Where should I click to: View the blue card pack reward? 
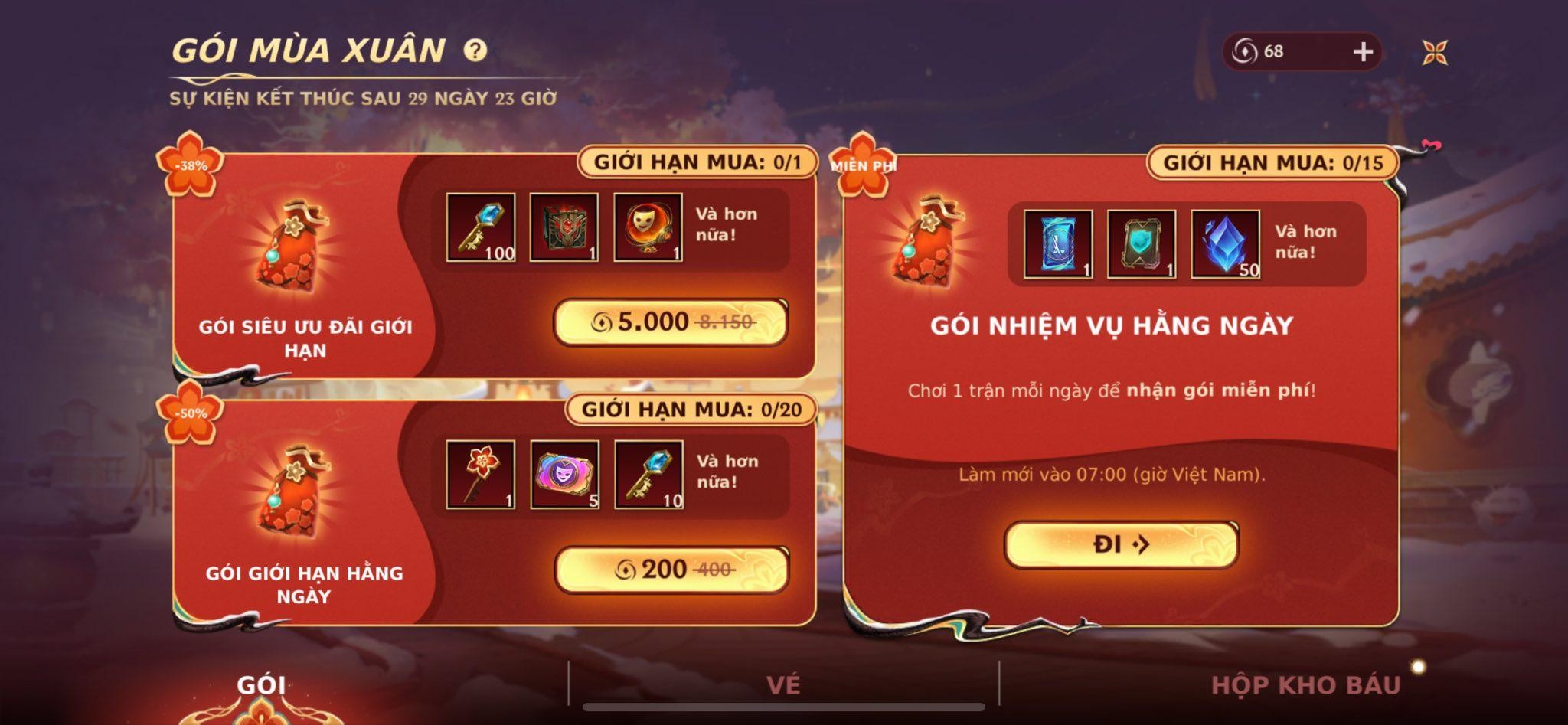click(x=1058, y=244)
